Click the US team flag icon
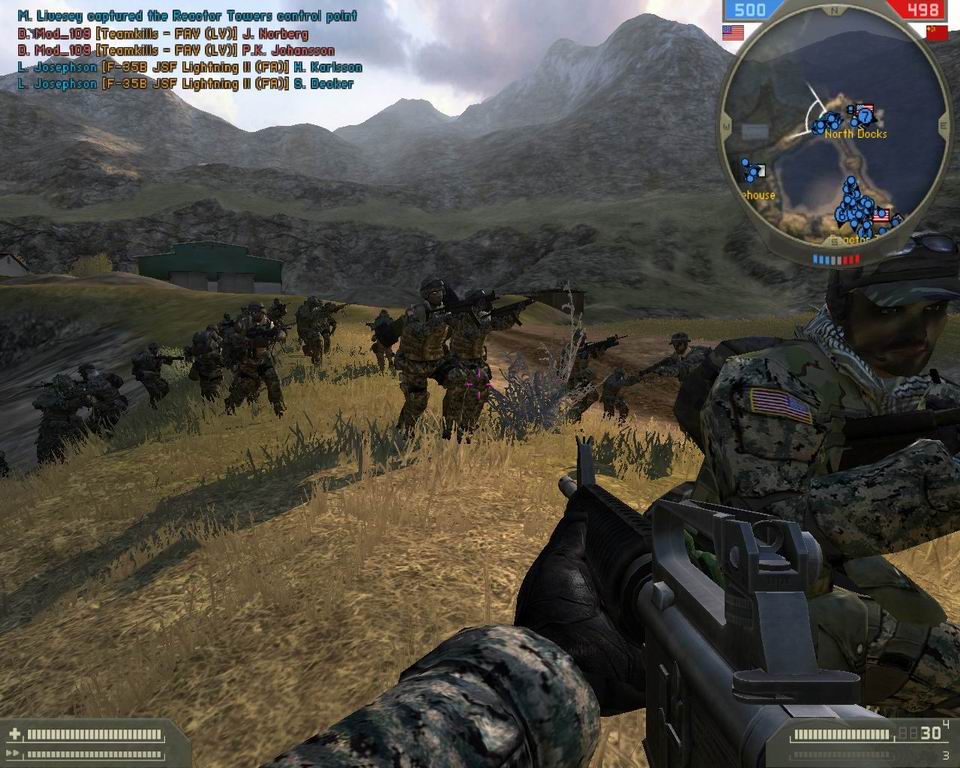 coord(733,33)
